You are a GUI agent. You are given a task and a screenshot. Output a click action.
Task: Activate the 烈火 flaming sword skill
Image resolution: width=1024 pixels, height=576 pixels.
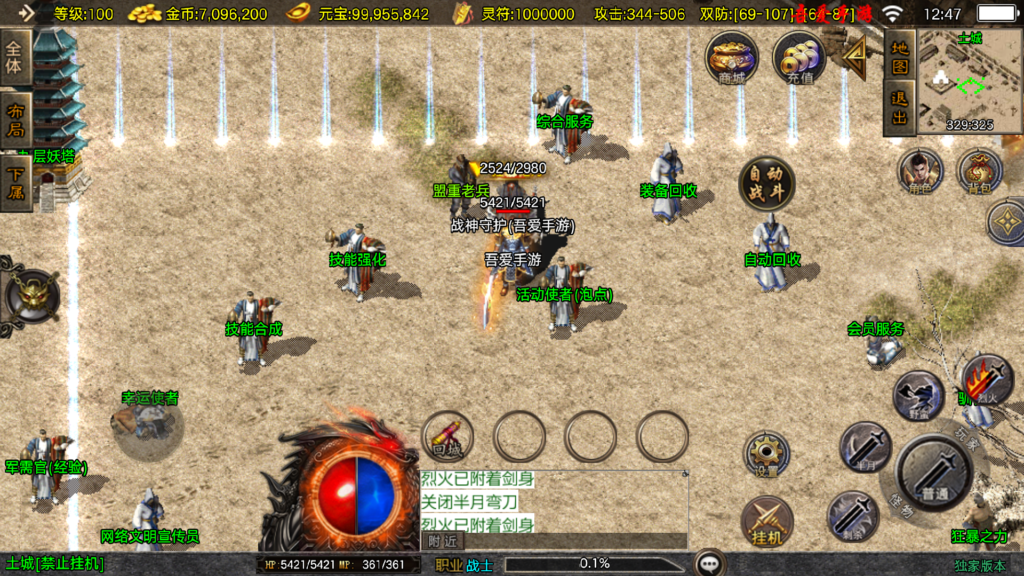(986, 382)
